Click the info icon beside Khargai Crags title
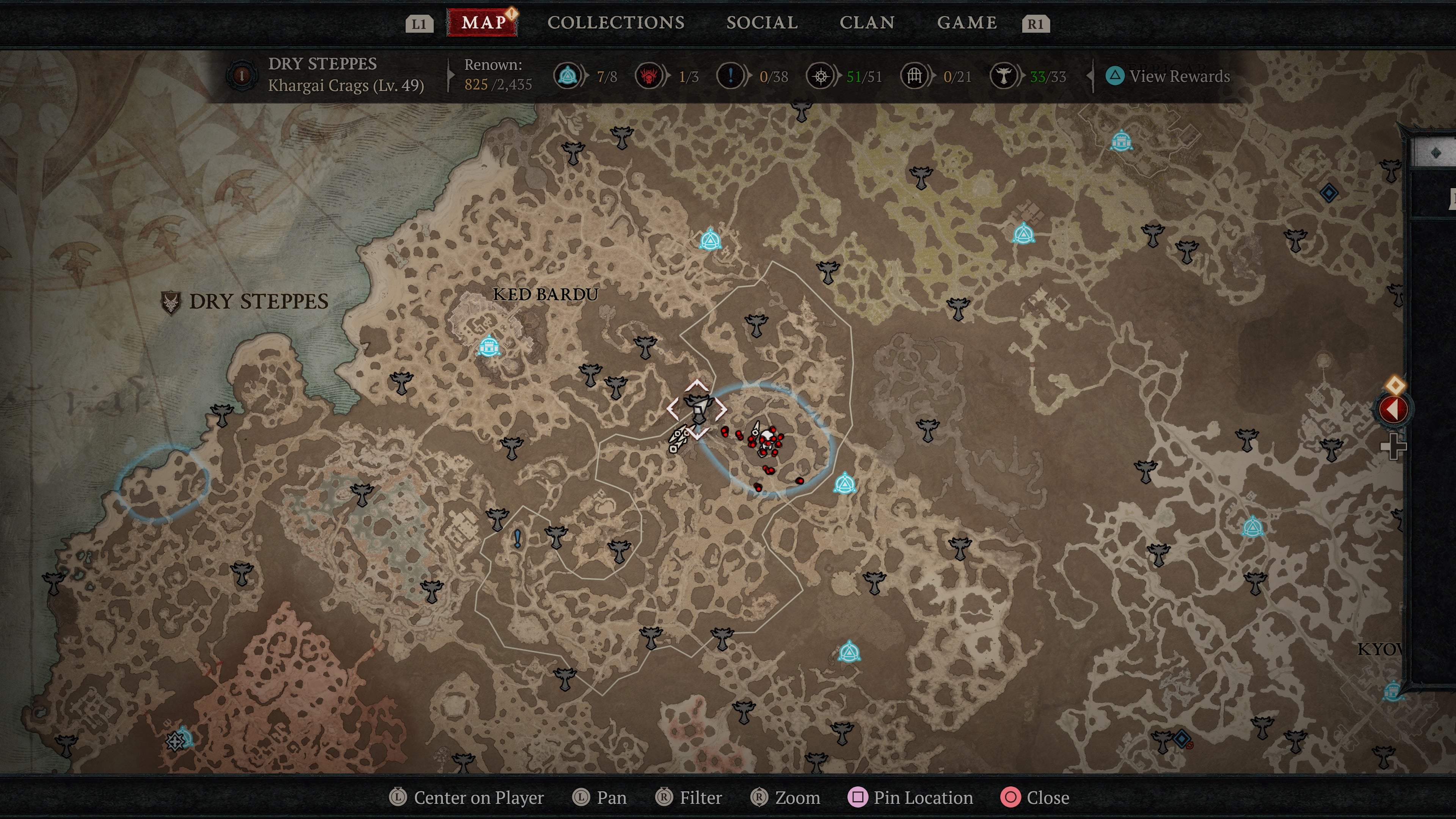This screenshot has width=1456, height=819. (242, 76)
